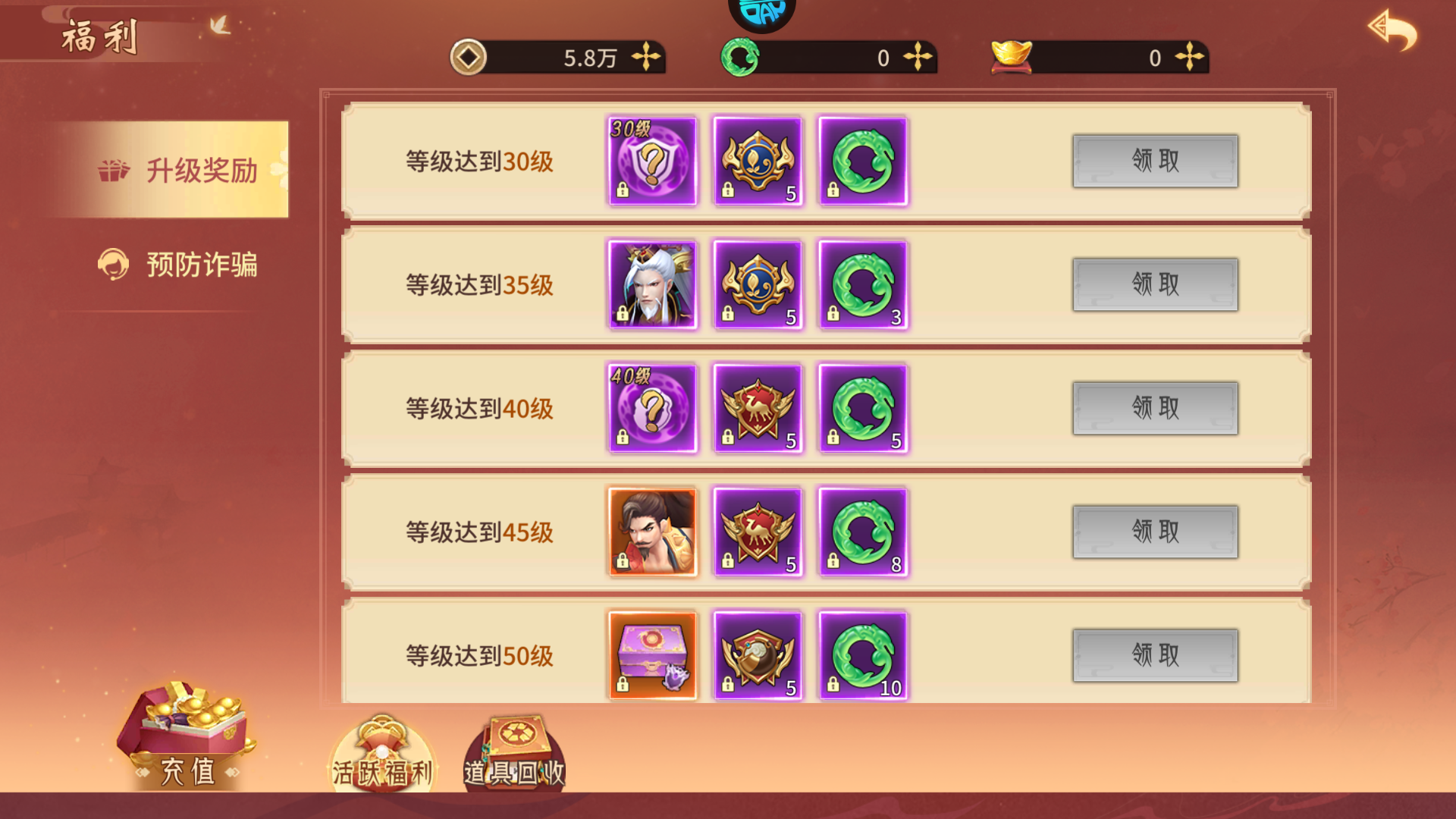Click the level 30 mystery box reward icon
The width and height of the screenshot is (1456, 819).
pyautogui.click(x=652, y=161)
